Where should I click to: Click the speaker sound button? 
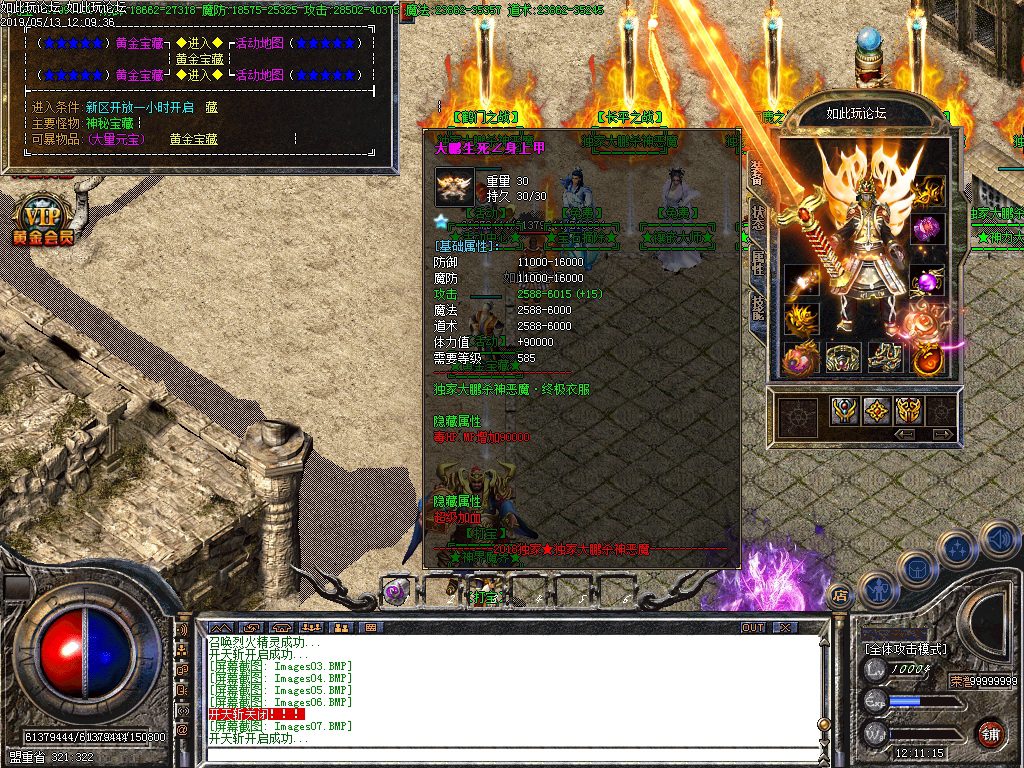pyautogui.click(x=999, y=540)
